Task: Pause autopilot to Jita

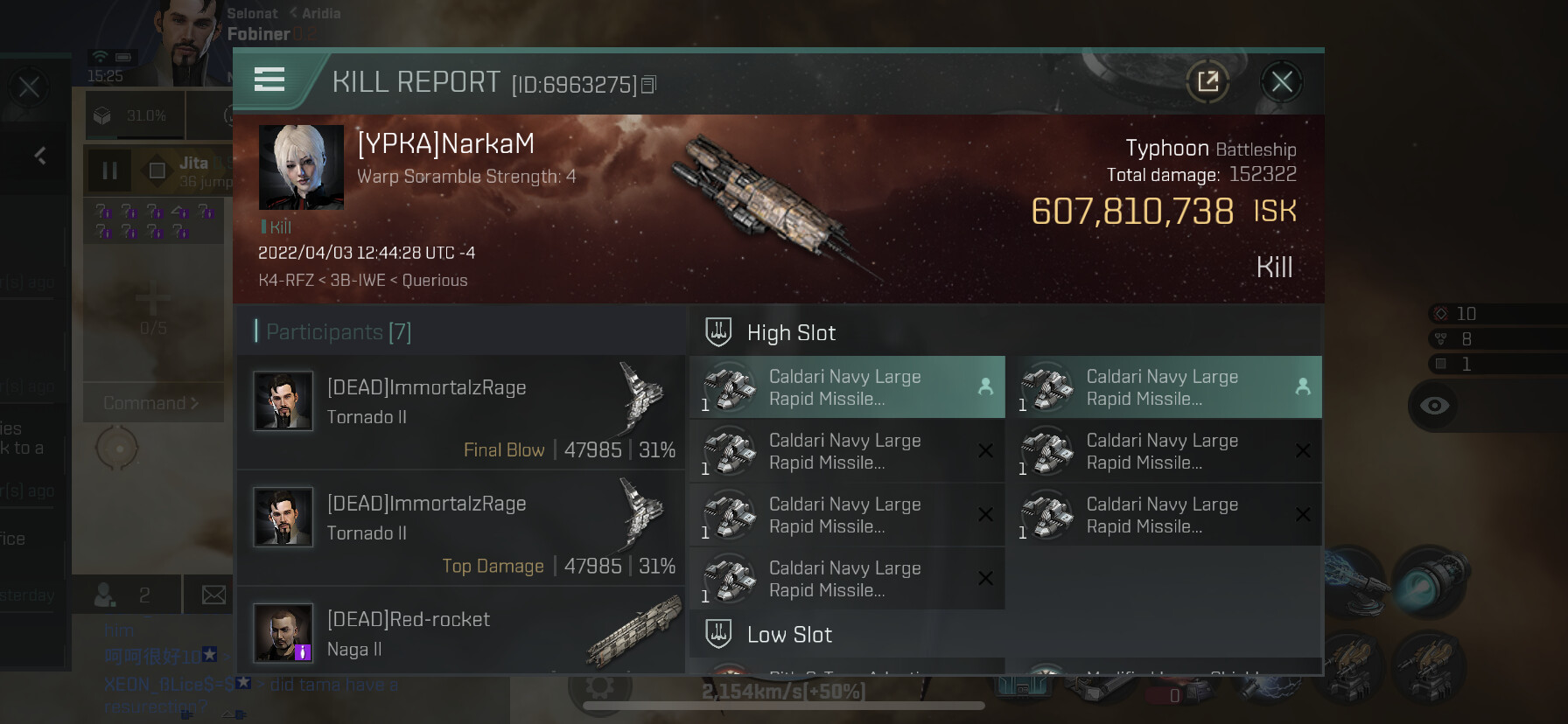Action: [x=110, y=171]
